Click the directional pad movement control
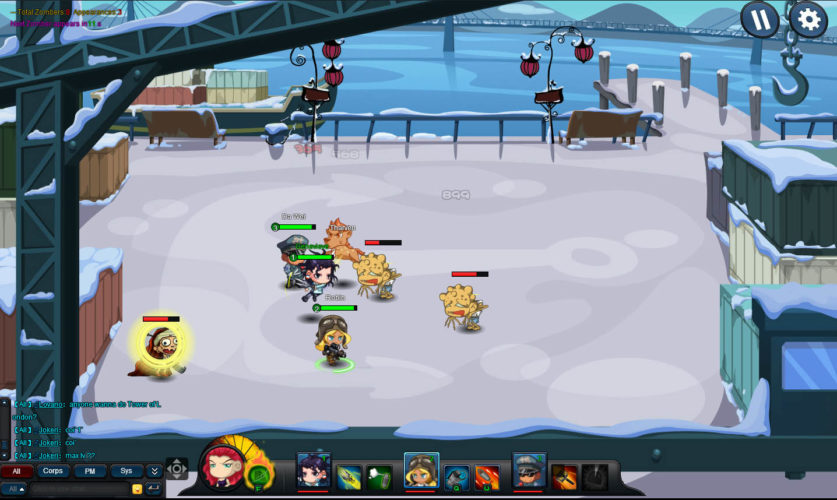The width and height of the screenshot is (837, 500). 177,468
